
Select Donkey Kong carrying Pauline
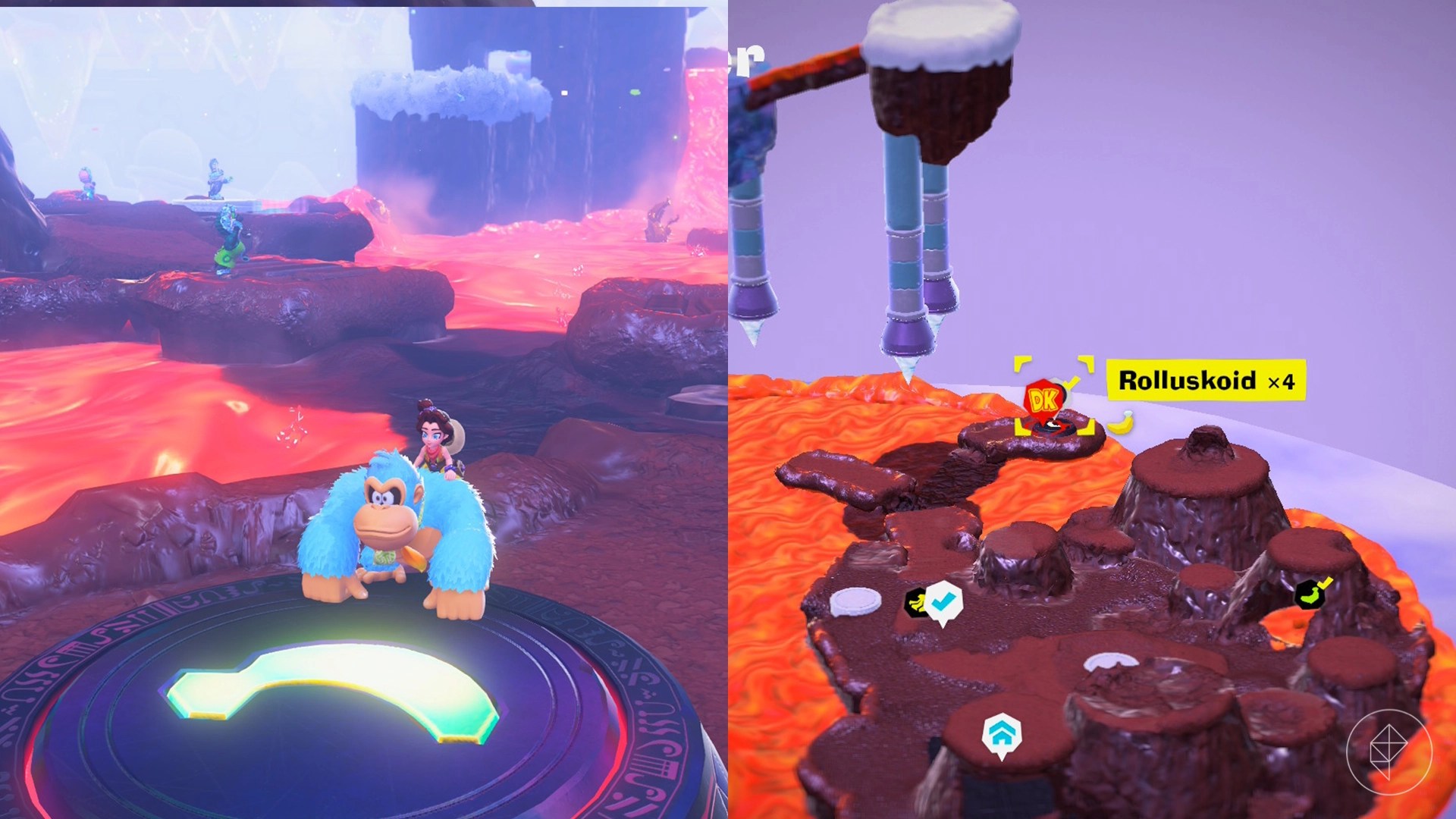[x=387, y=523]
